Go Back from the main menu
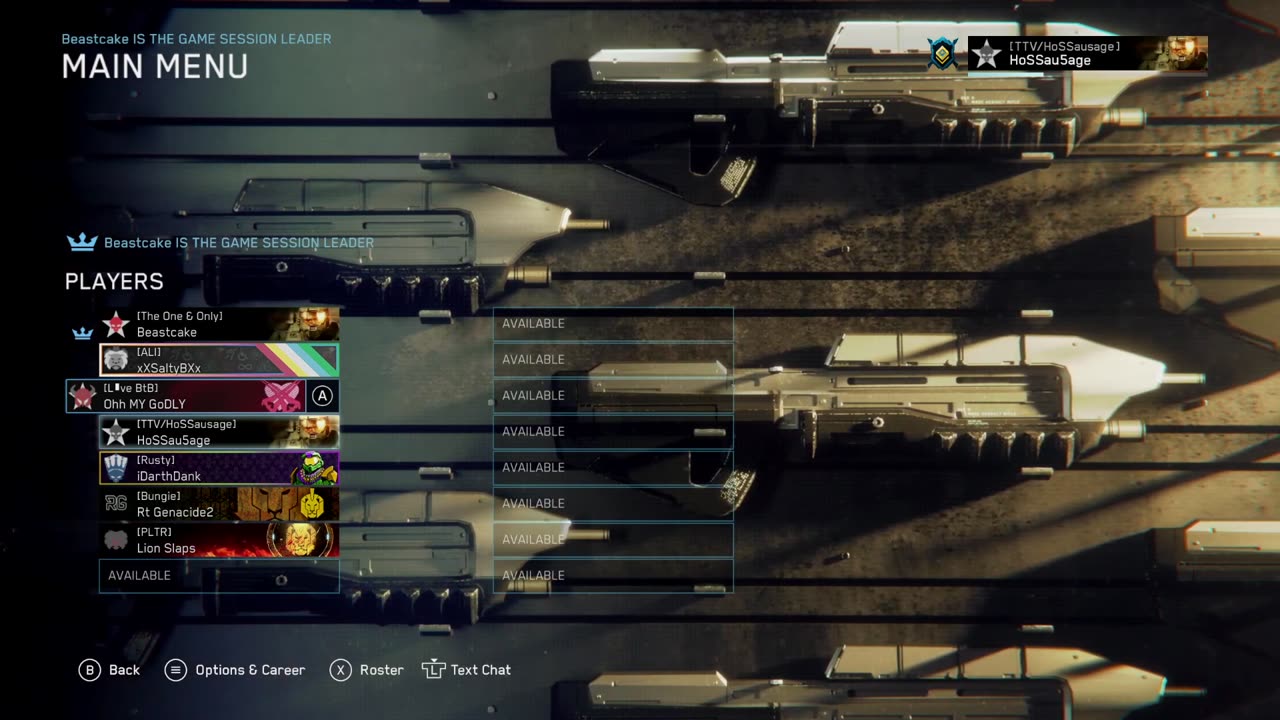The height and width of the screenshot is (720, 1280). [x=110, y=670]
